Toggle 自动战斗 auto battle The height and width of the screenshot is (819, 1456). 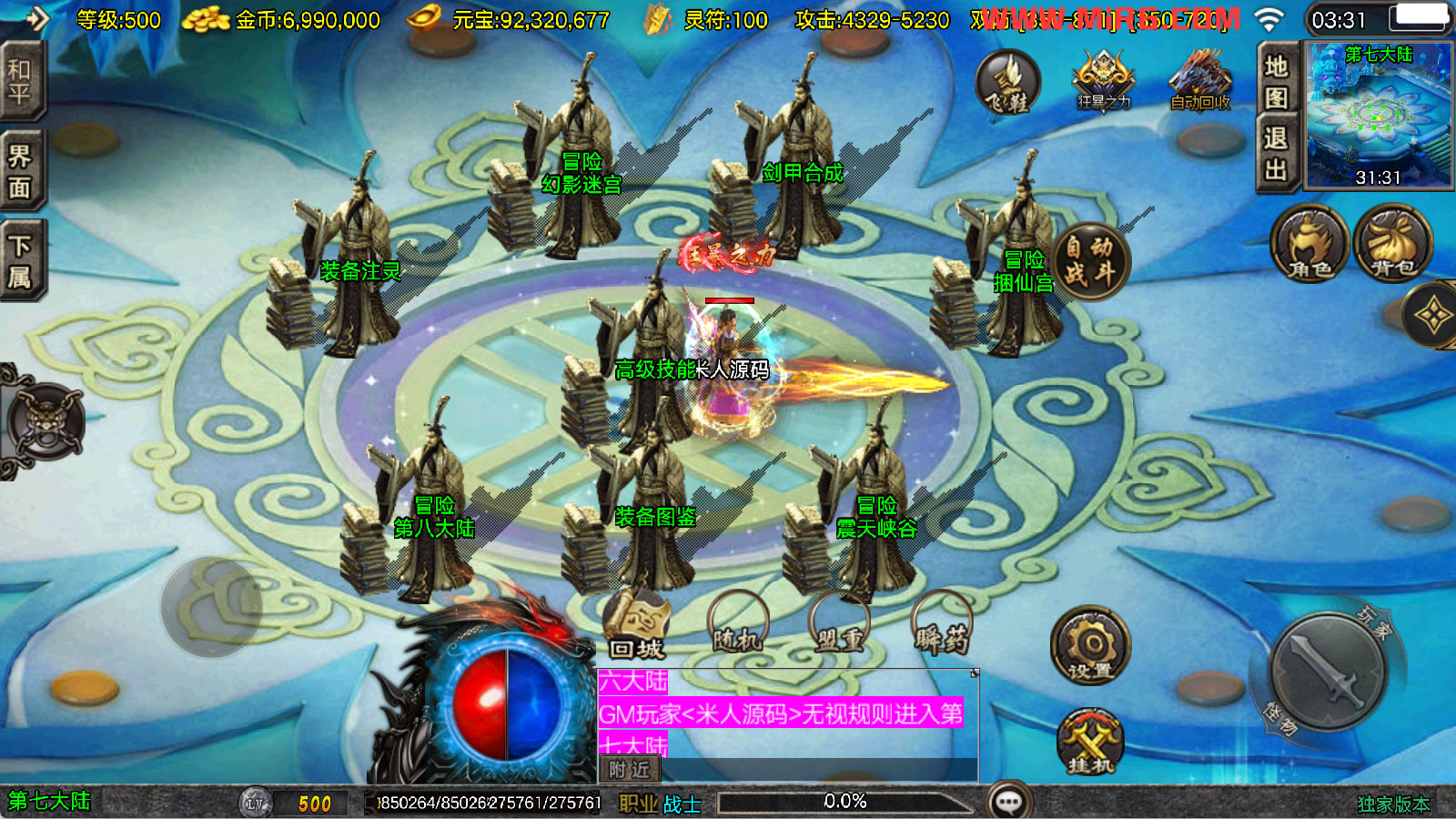point(1089,261)
